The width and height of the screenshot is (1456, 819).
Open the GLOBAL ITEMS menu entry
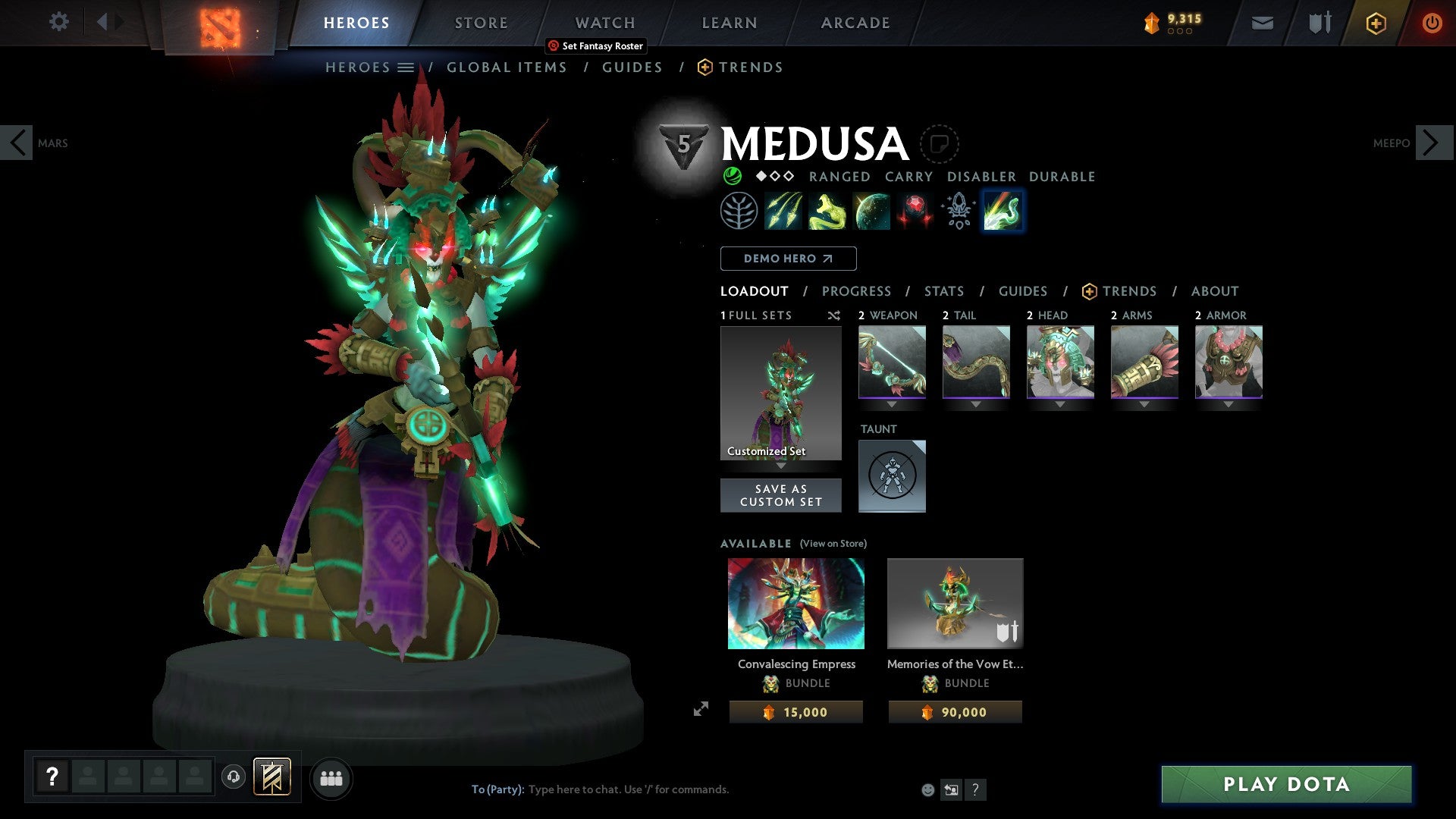pyautogui.click(x=507, y=67)
